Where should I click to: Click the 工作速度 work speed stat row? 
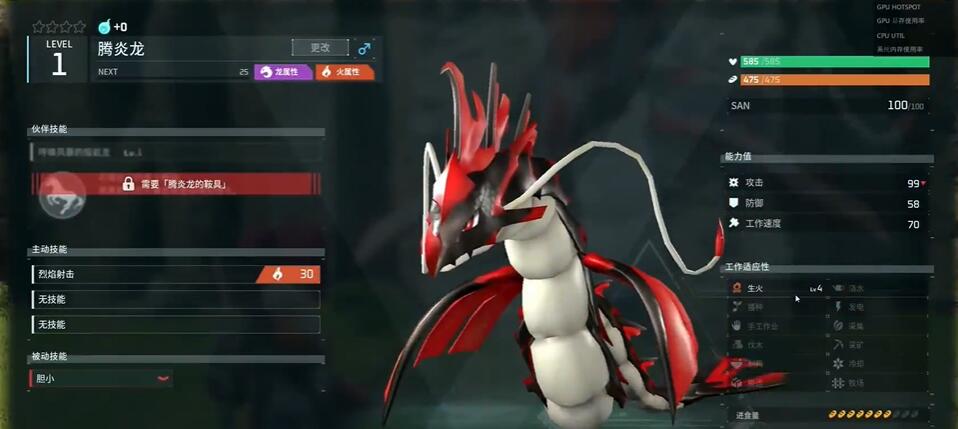pos(827,224)
